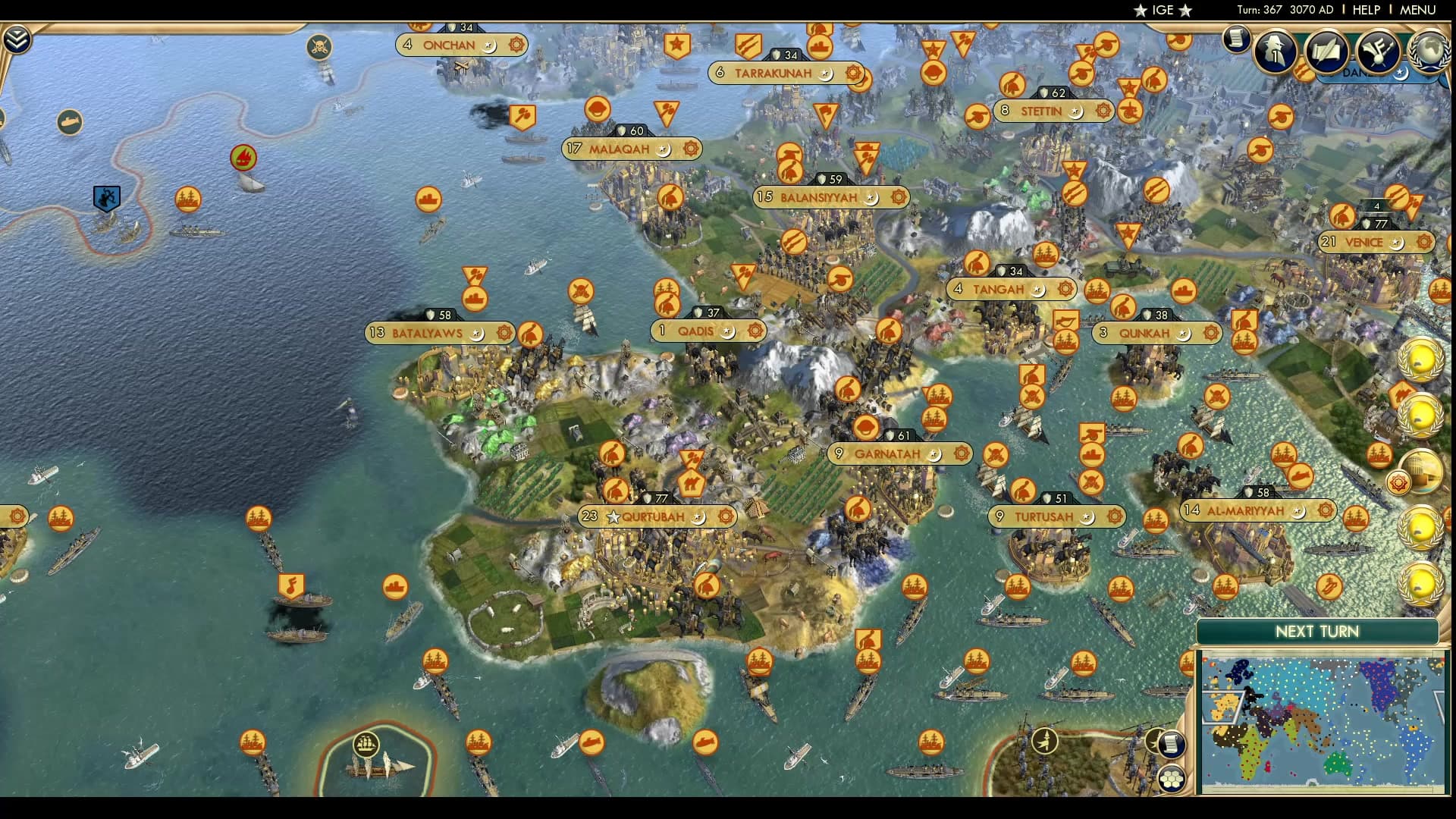
Task: Open the Espionage overview spy icon
Action: point(1273,50)
